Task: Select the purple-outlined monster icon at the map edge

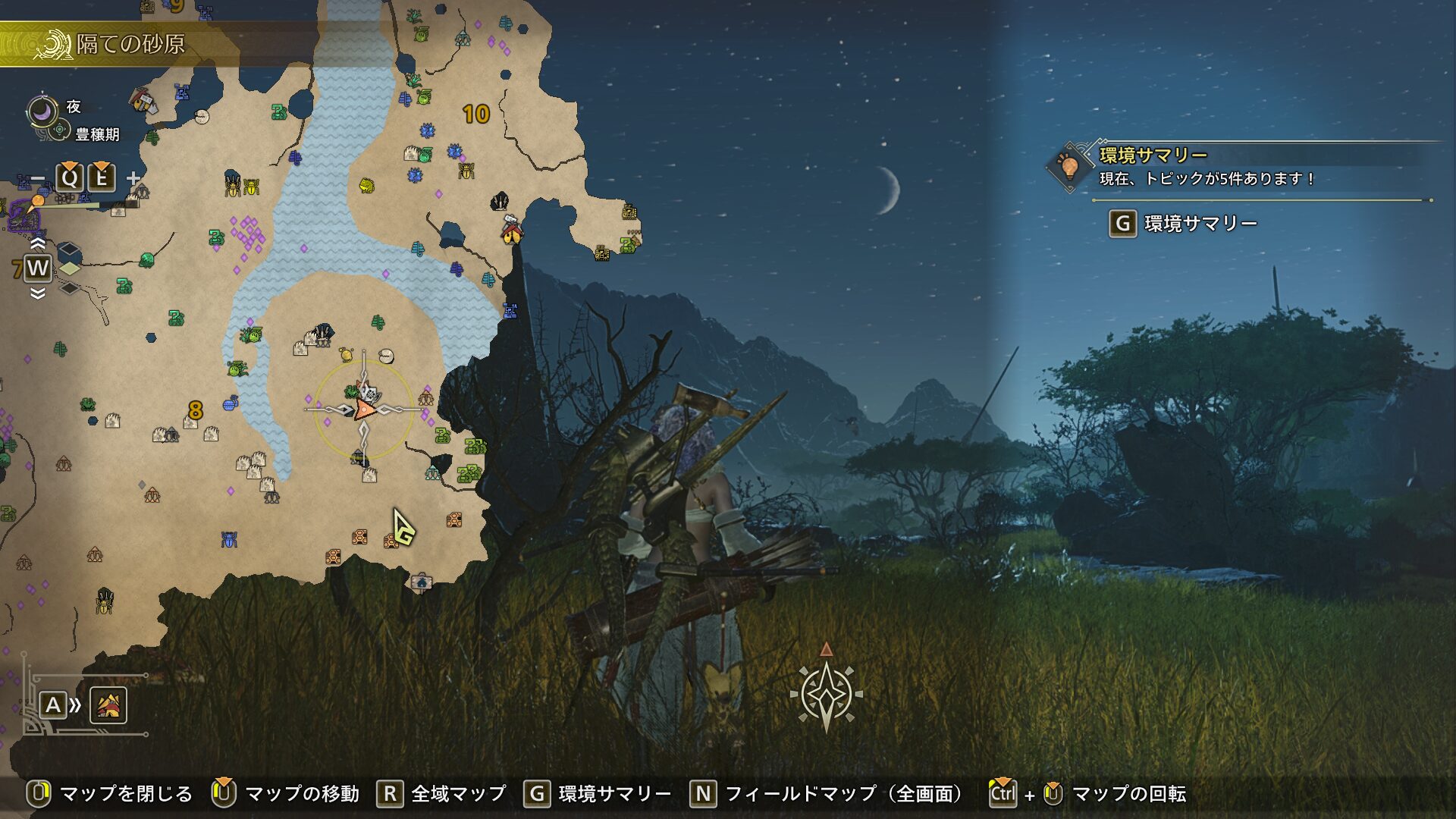Action: (21, 220)
